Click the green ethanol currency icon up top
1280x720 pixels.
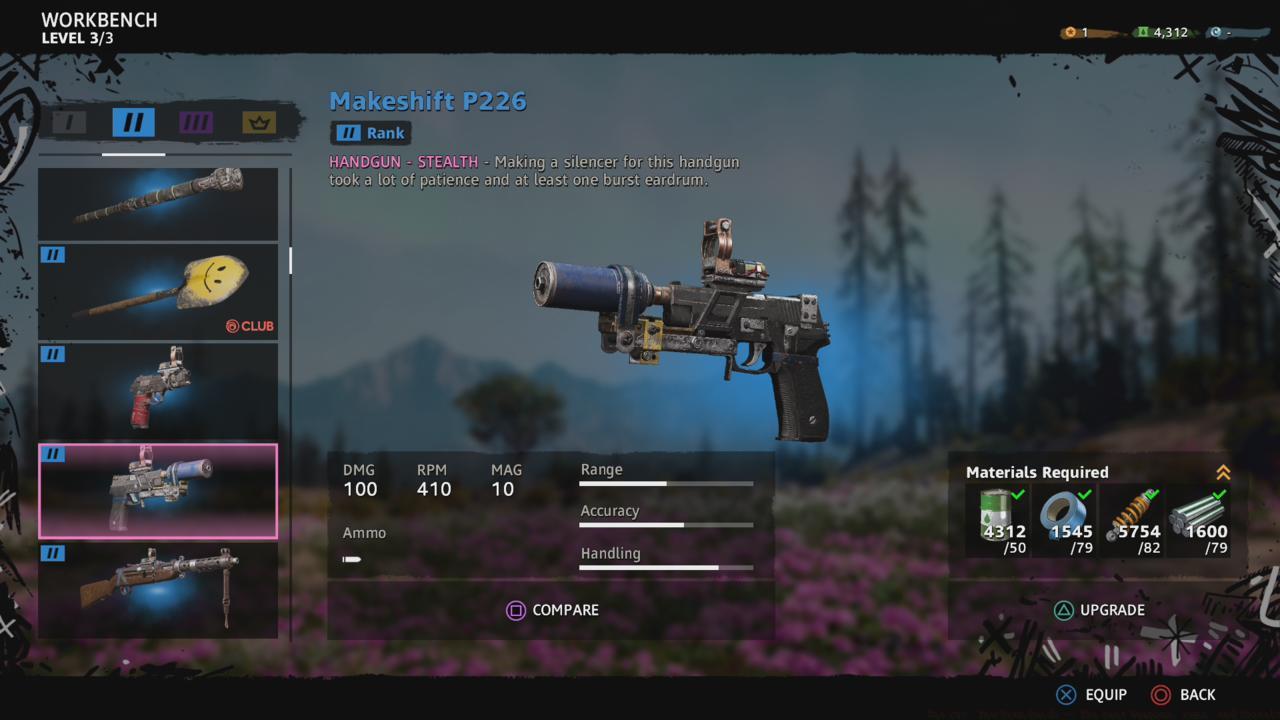[x=1143, y=31]
